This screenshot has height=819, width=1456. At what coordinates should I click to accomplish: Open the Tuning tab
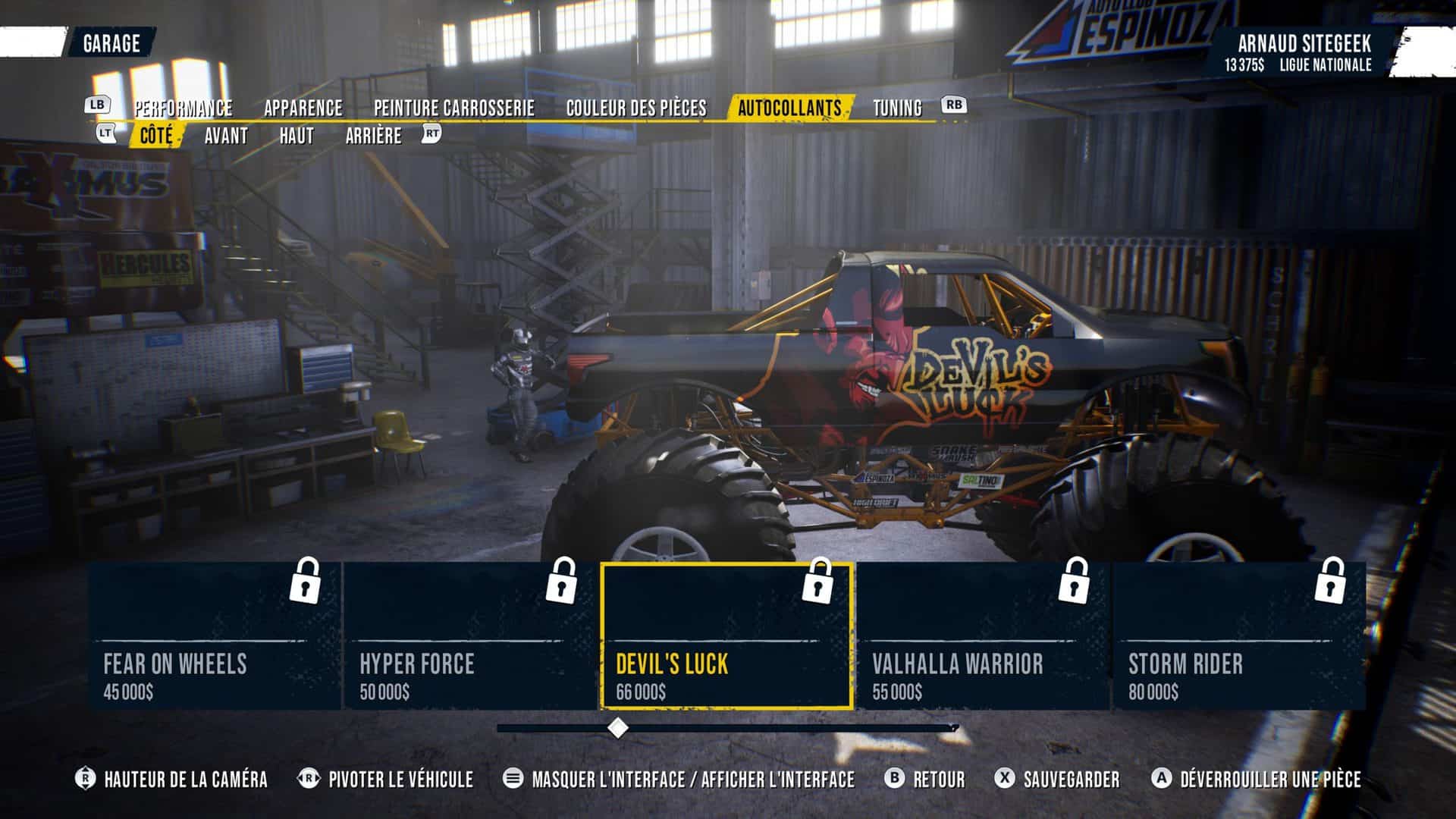[897, 108]
